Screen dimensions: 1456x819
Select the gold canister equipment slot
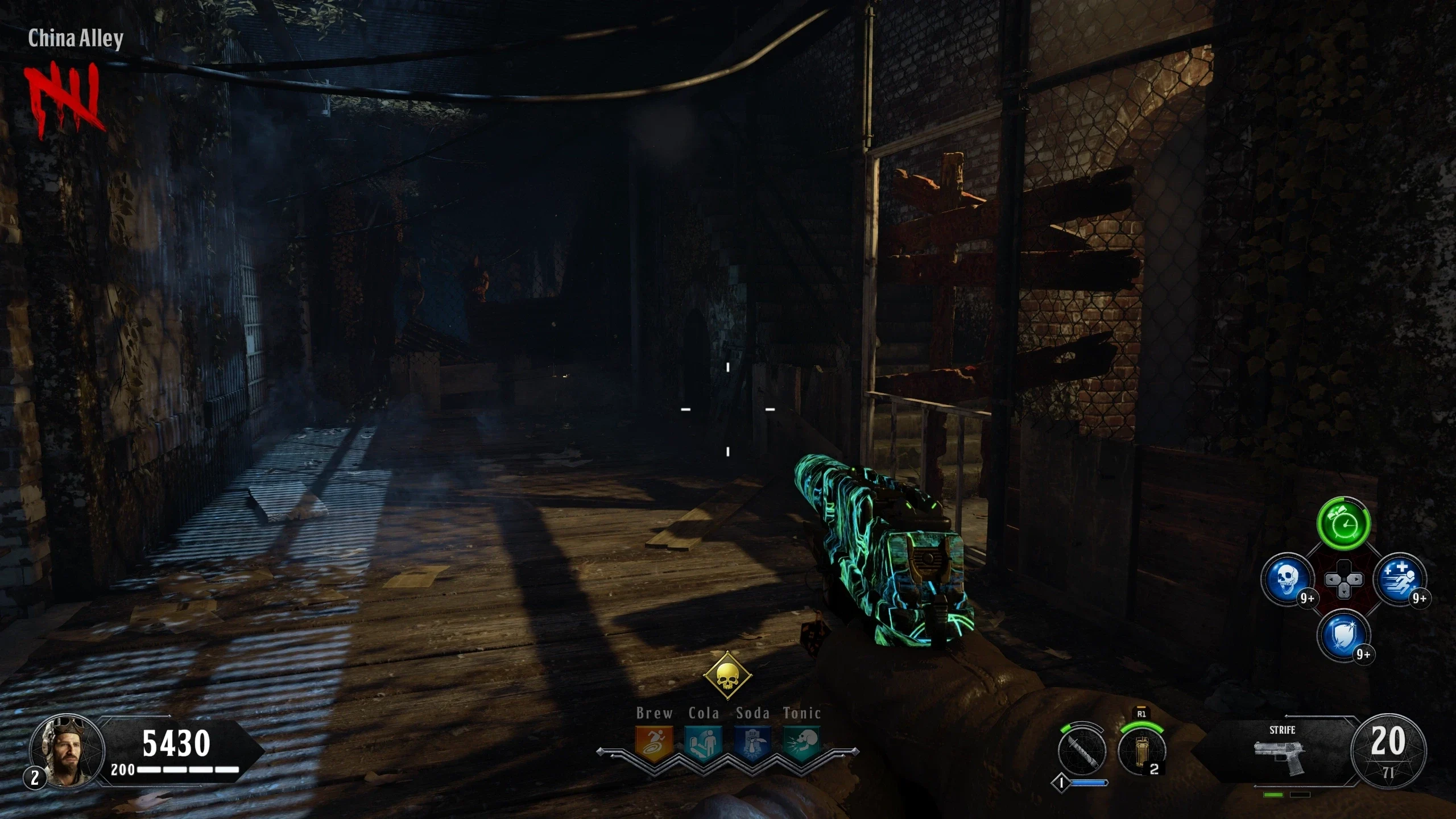coord(1141,751)
